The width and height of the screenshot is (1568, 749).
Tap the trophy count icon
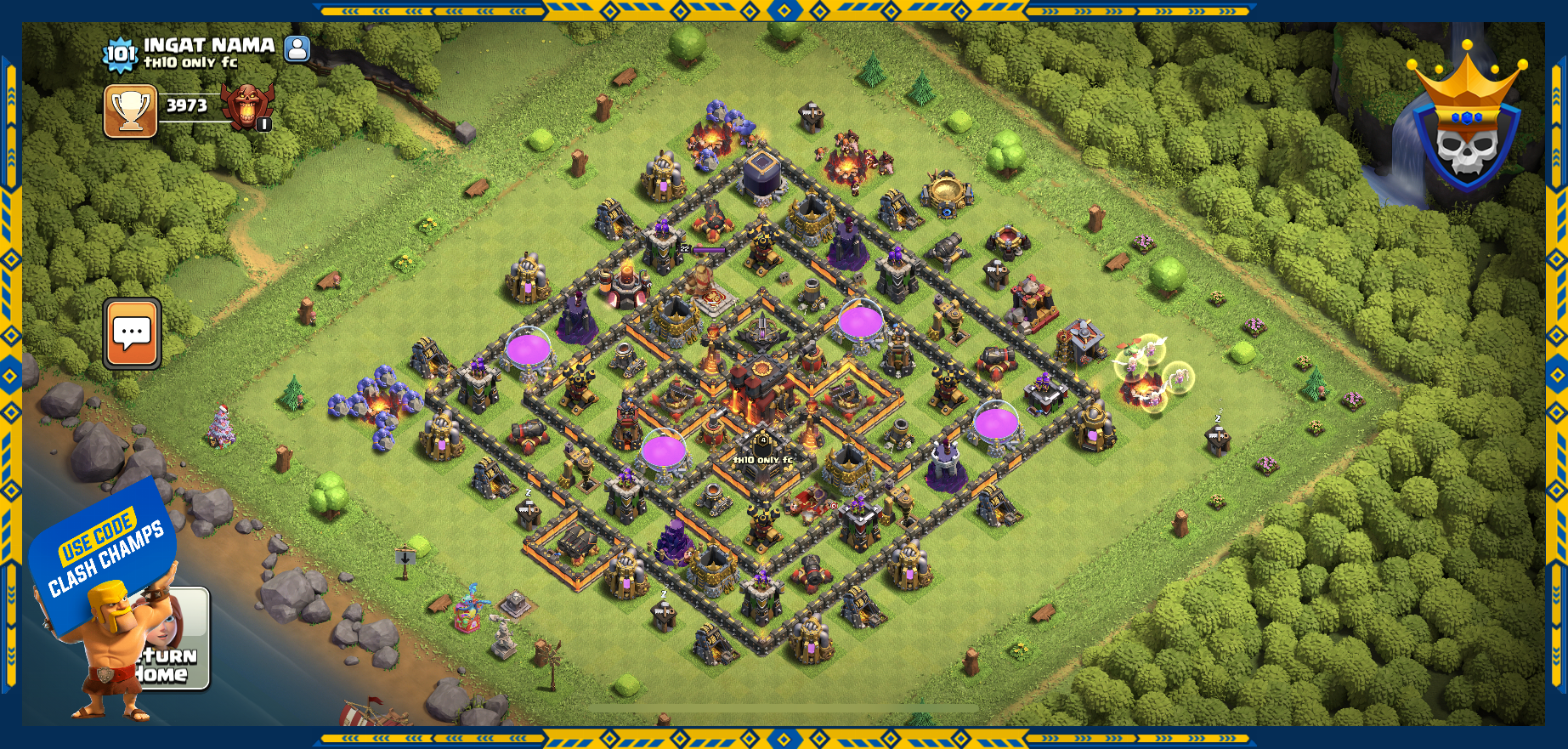pyautogui.click(x=130, y=111)
